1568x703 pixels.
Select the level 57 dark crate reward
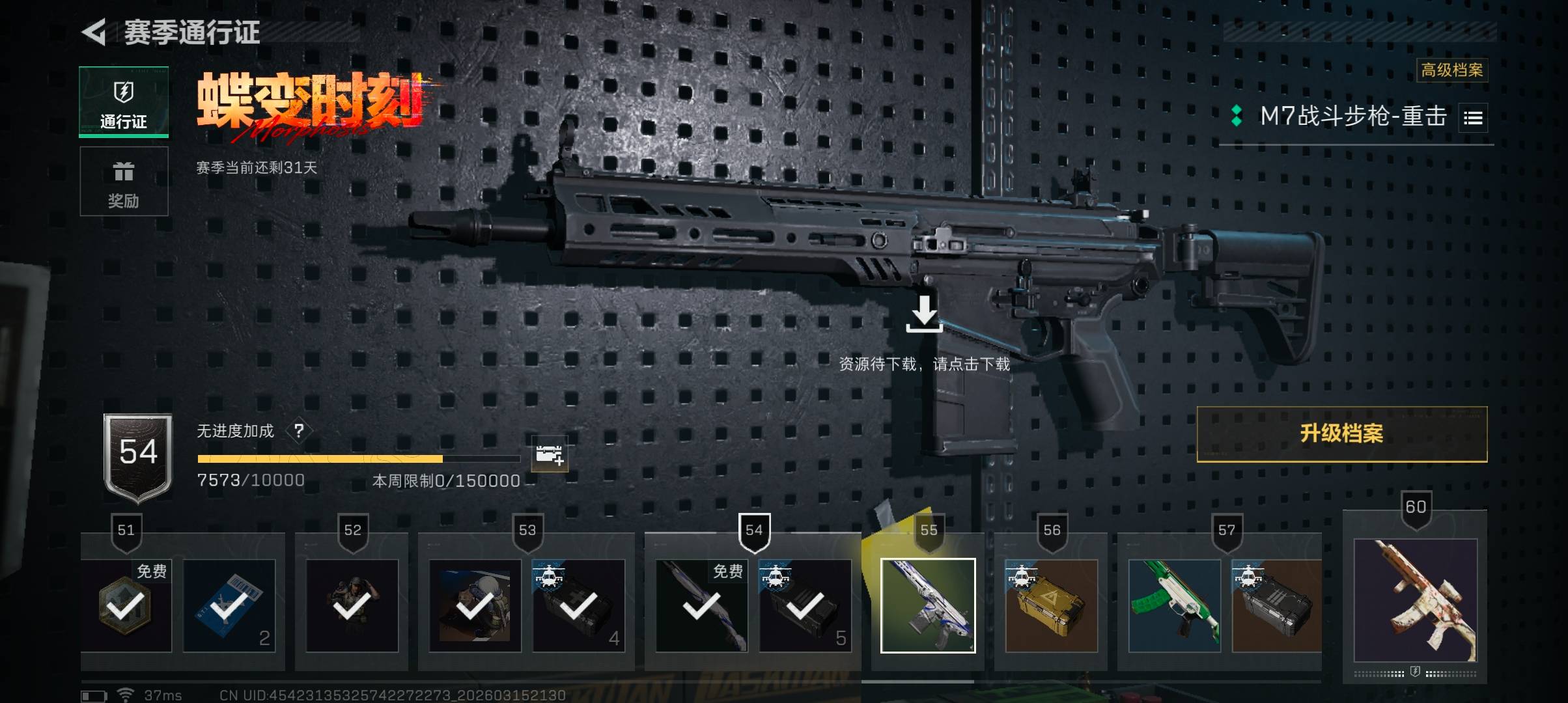click(x=1276, y=605)
